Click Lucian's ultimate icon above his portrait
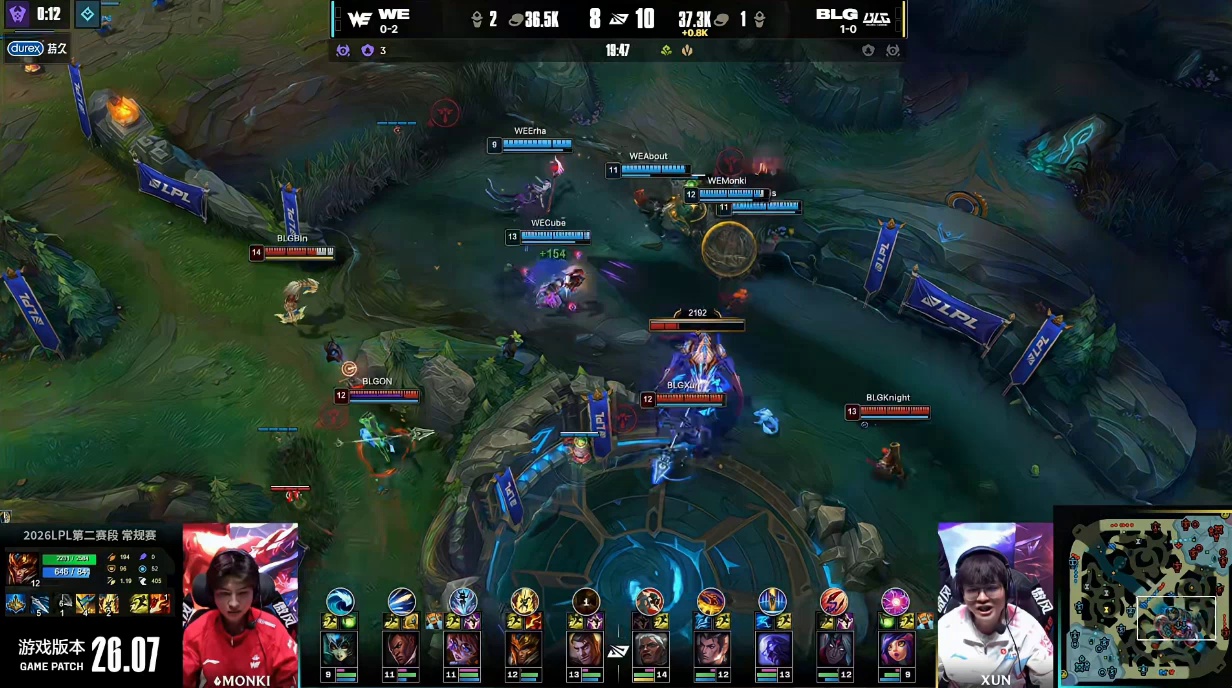 [401, 601]
